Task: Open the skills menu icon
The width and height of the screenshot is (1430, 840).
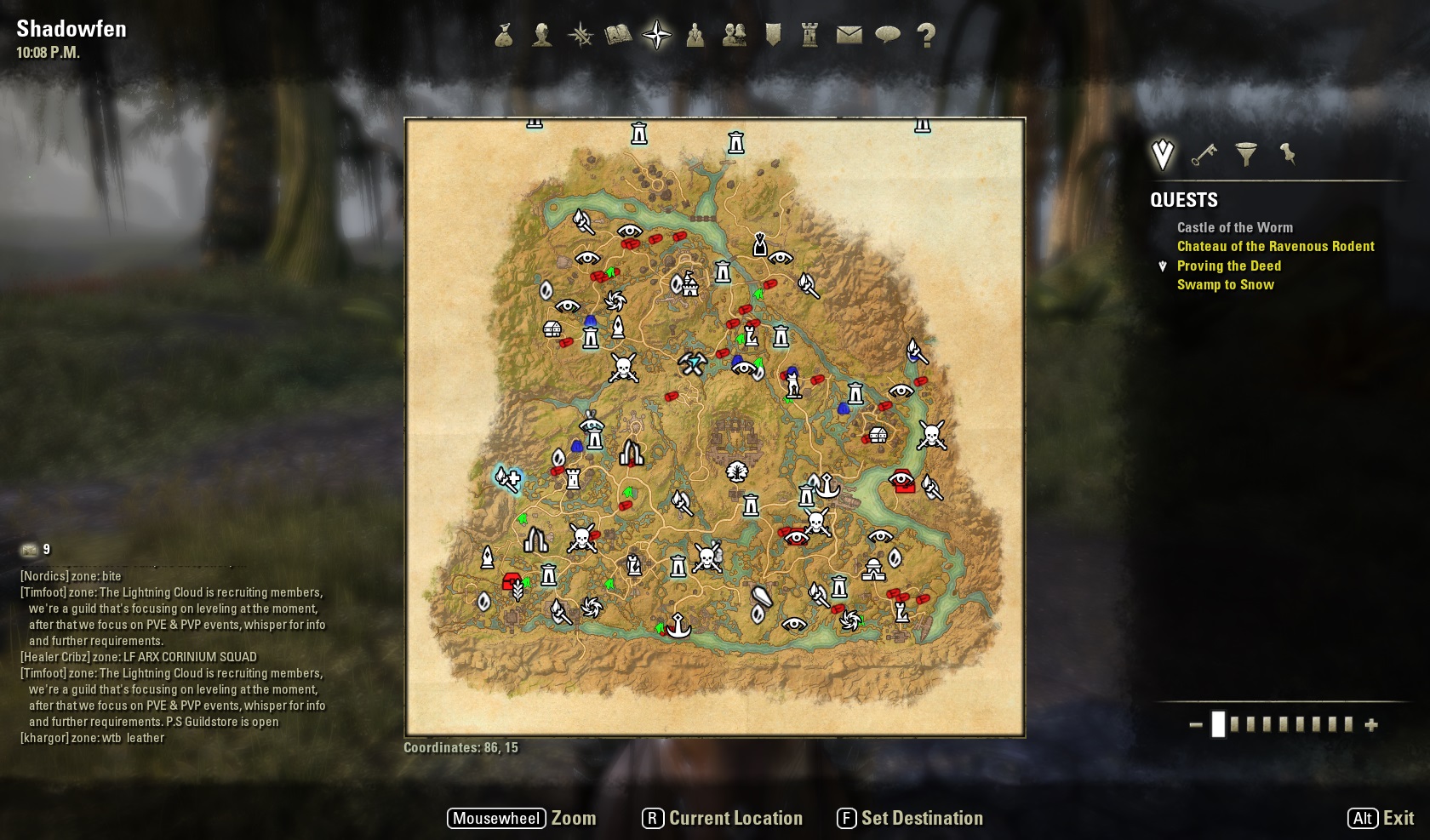Action: (581, 35)
